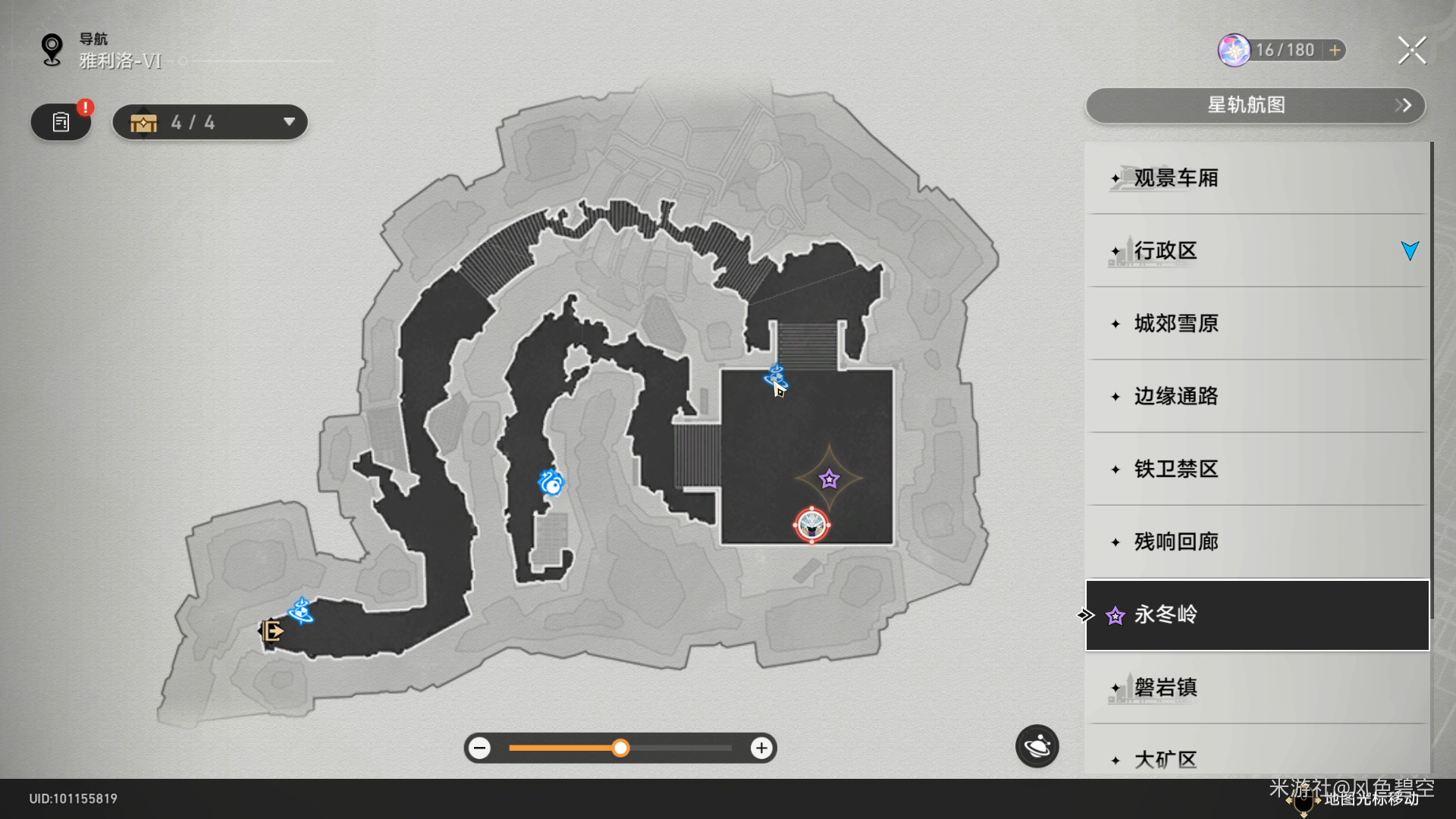This screenshot has width=1456, height=819.
Task: Zoom out the map with minus button
Action: pyautogui.click(x=479, y=748)
